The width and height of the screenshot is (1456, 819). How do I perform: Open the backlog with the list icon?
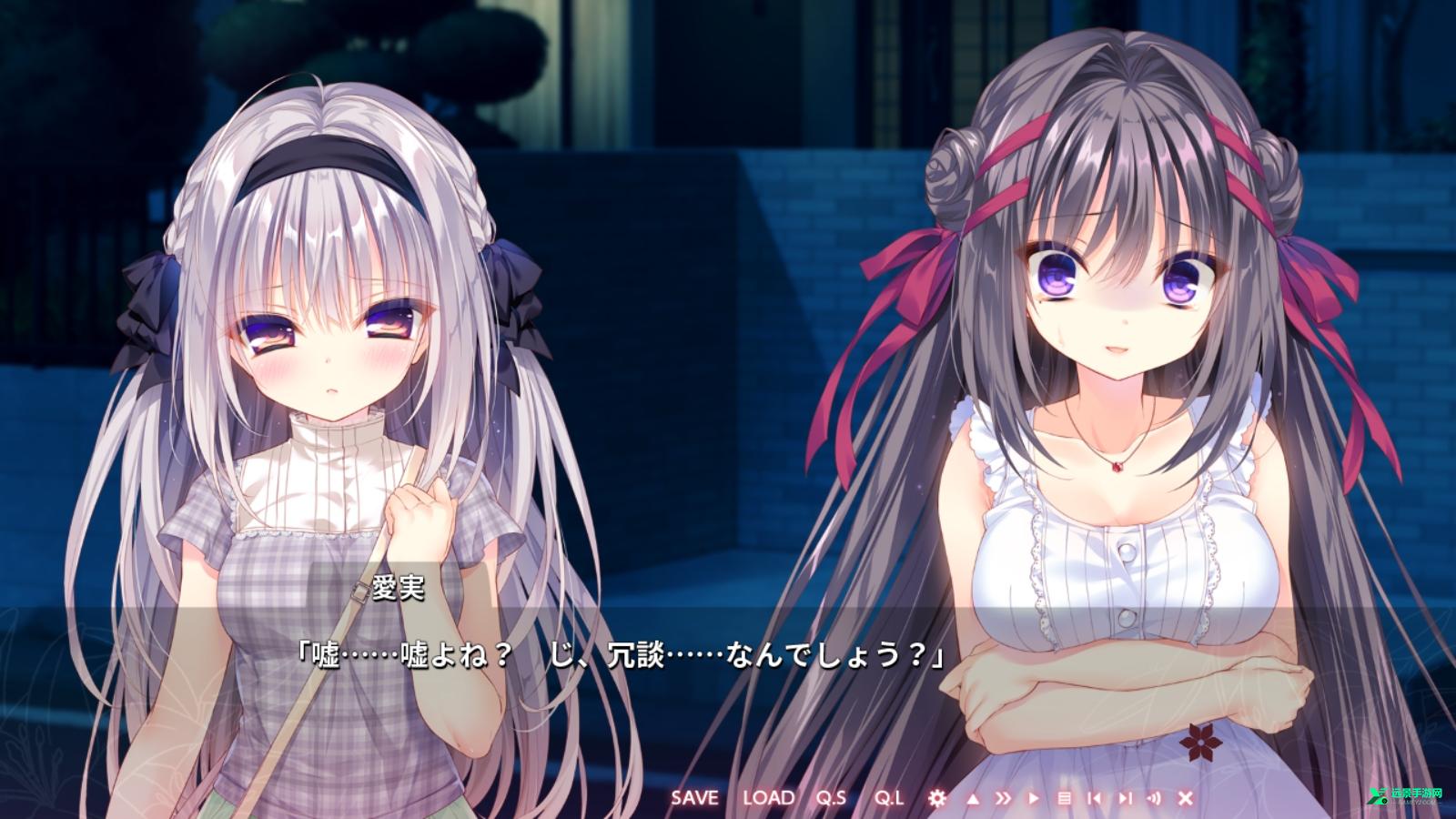tap(1065, 798)
